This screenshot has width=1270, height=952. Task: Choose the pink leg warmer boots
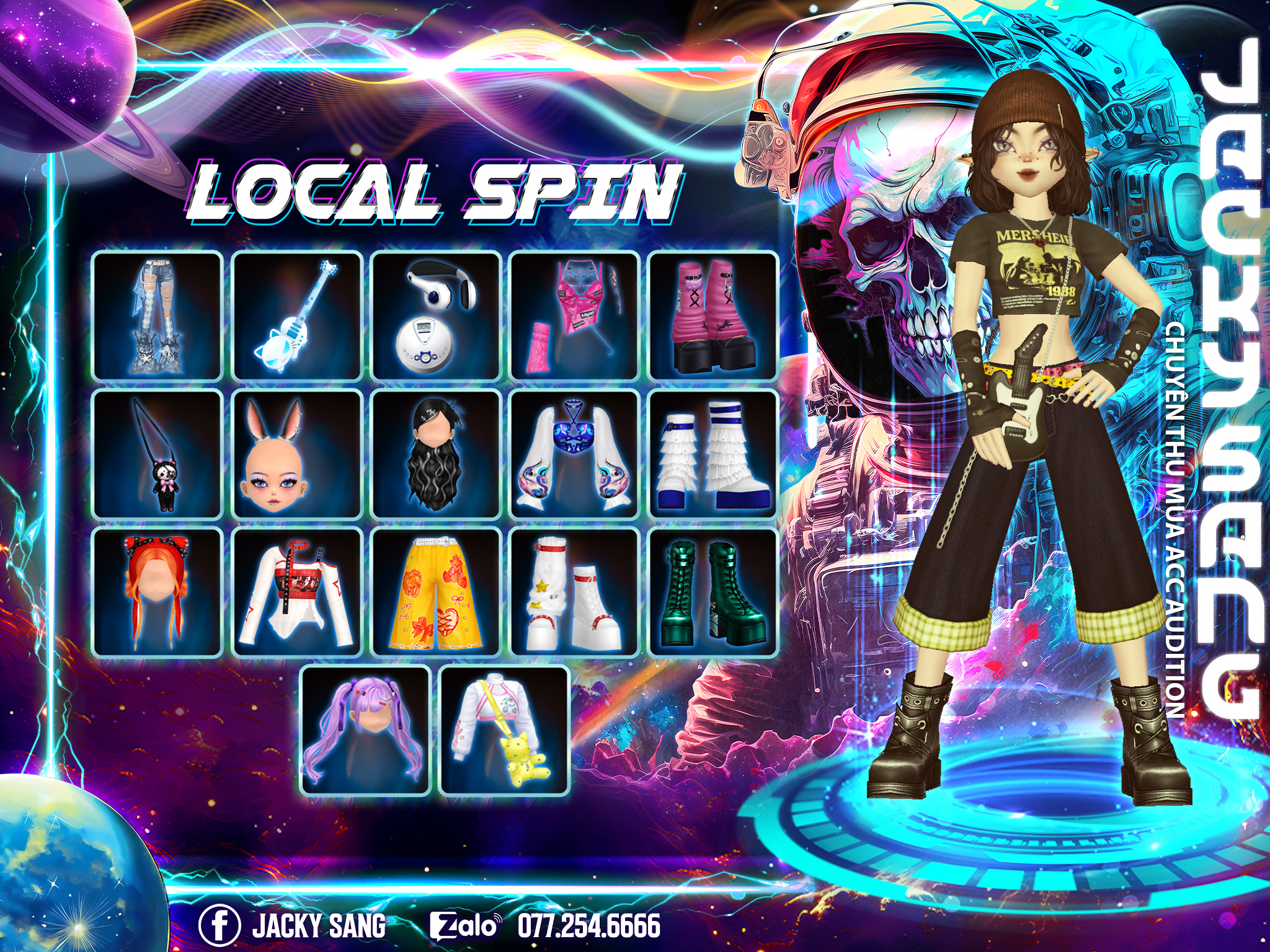(x=714, y=316)
